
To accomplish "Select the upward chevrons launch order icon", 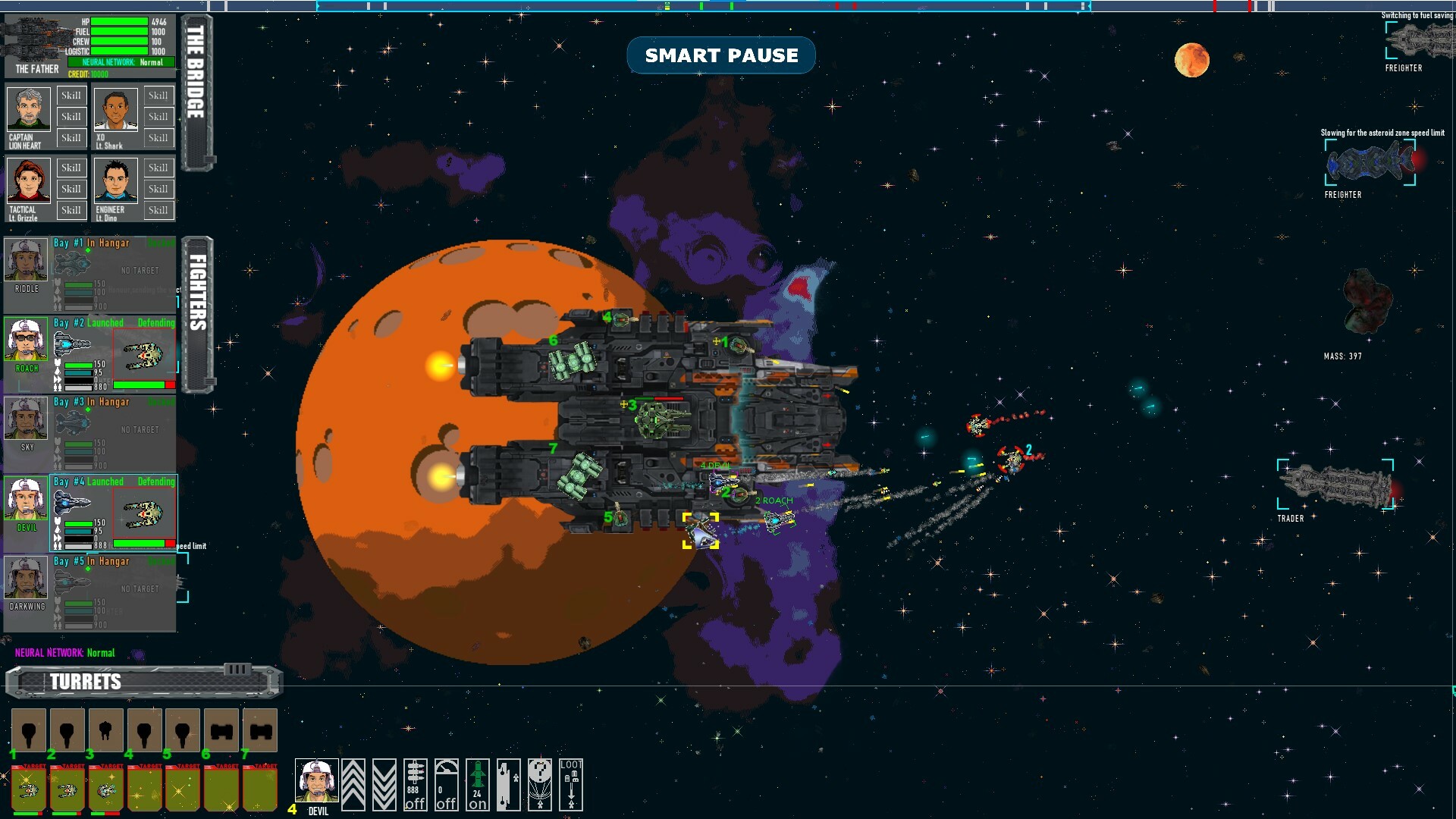I will tap(353, 785).
